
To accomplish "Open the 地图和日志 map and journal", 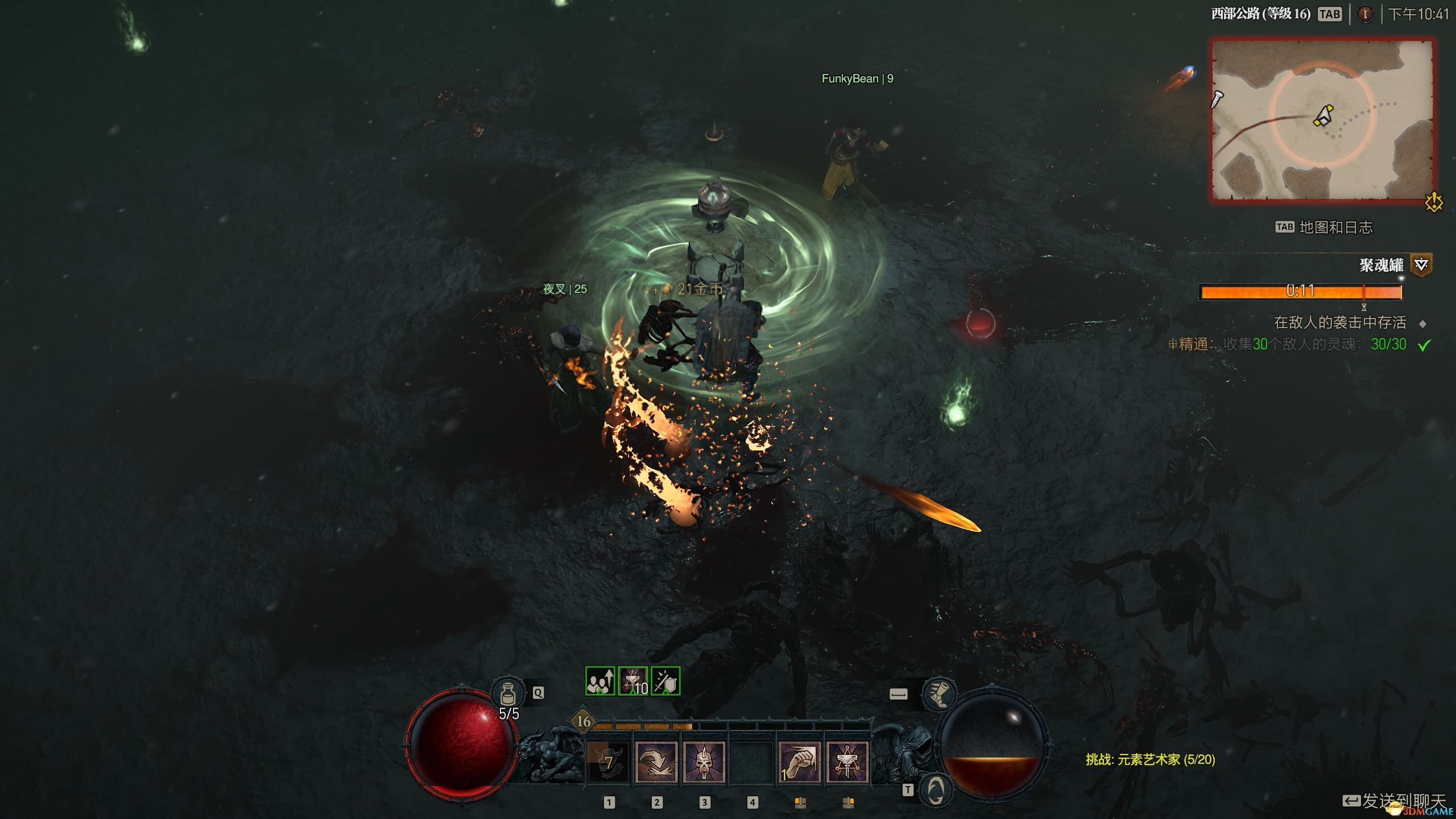I will click(1335, 227).
